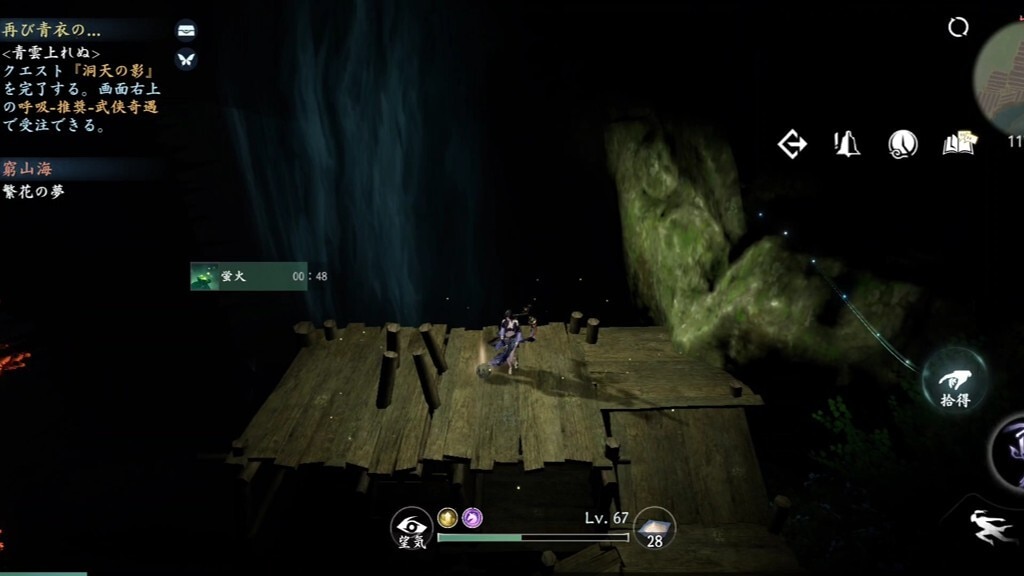Open the book journal icon
1024x576 pixels.
(x=959, y=145)
